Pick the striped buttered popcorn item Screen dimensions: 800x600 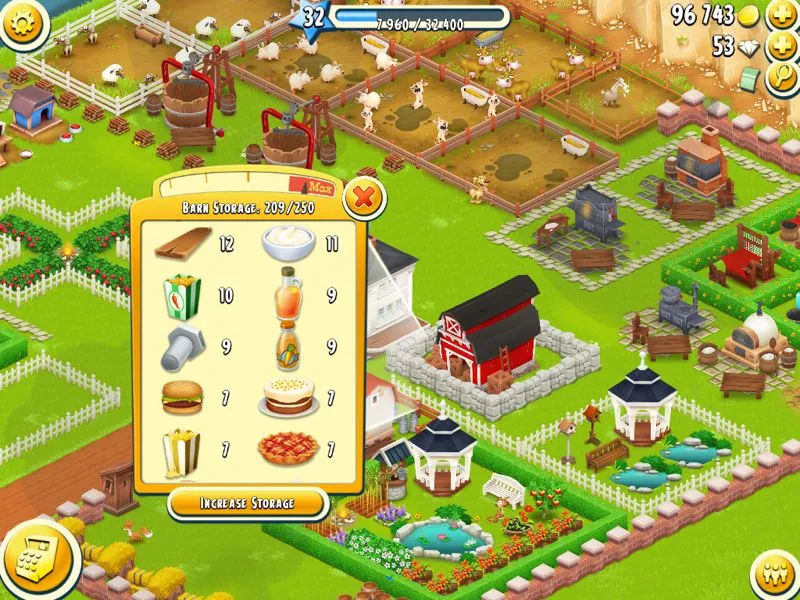181,451
